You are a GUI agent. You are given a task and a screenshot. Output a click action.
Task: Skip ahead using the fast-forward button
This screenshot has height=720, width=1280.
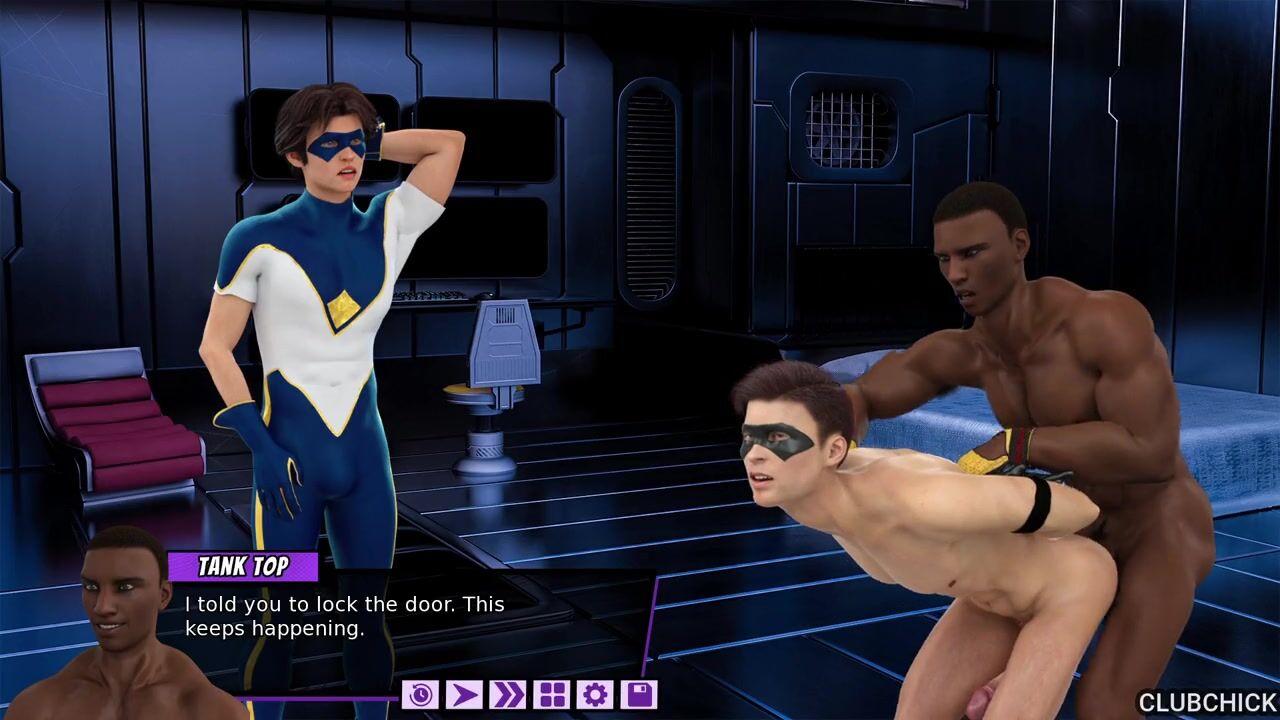point(508,694)
